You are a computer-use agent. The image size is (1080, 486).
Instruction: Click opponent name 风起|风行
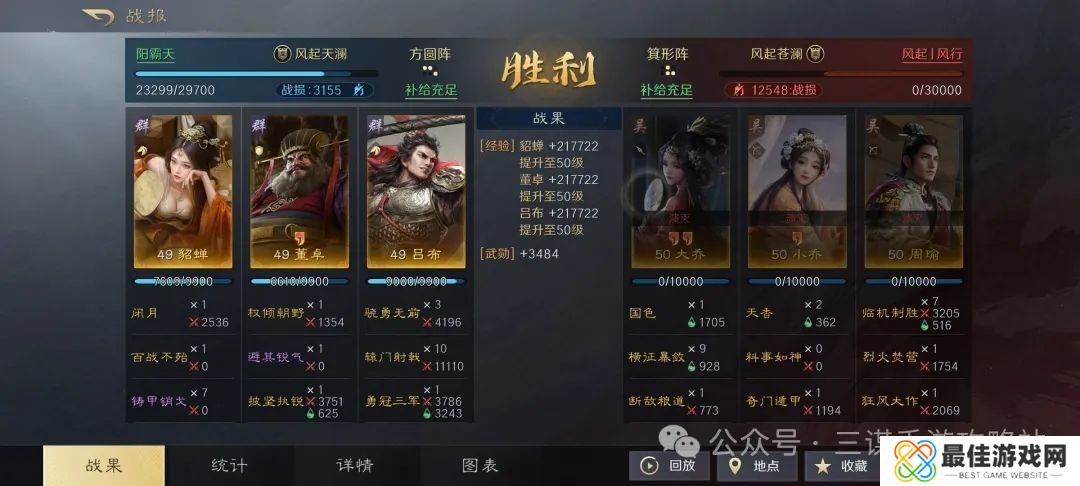(932, 54)
